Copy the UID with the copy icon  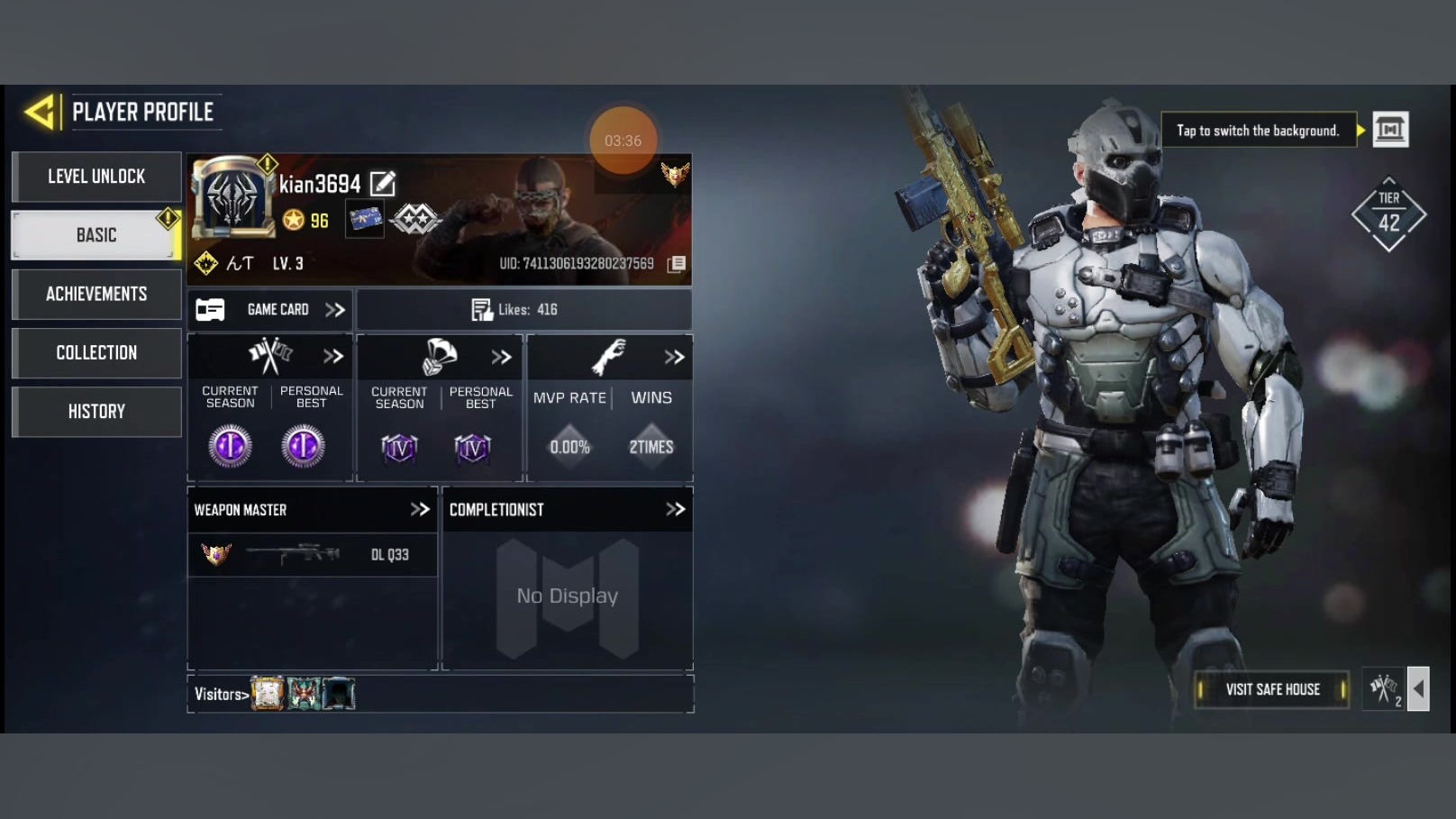pos(677,263)
